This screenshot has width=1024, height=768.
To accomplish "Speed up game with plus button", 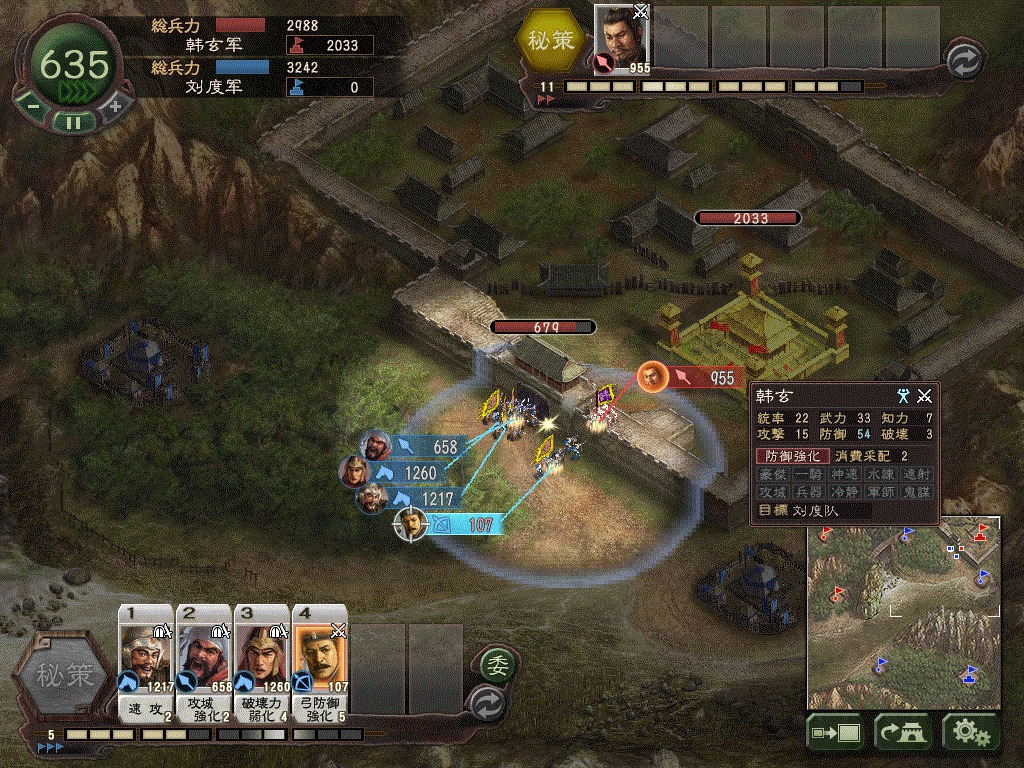I will [x=115, y=105].
